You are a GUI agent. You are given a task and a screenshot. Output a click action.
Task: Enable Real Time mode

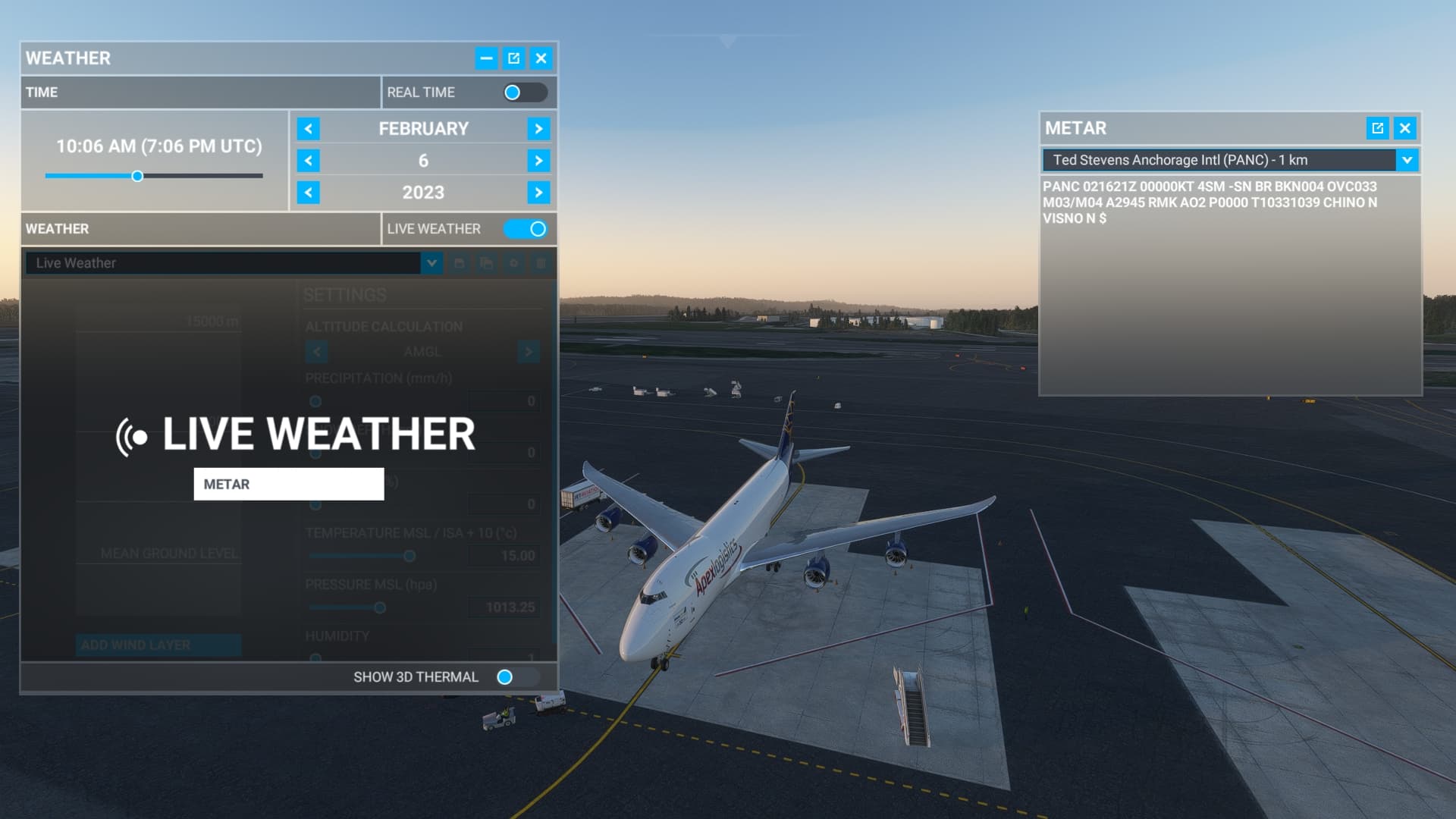(x=526, y=92)
